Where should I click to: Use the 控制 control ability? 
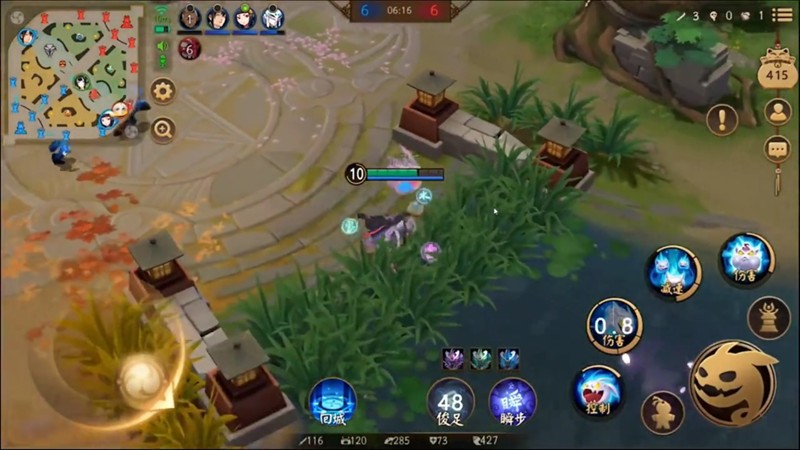tap(598, 391)
